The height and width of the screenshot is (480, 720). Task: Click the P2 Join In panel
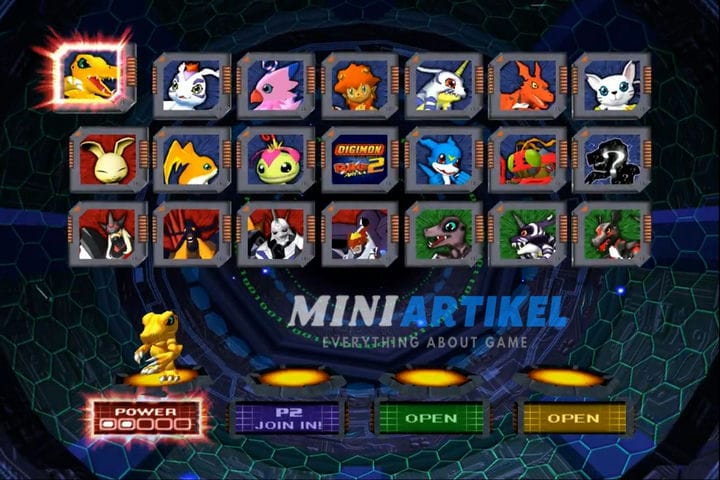point(288,416)
